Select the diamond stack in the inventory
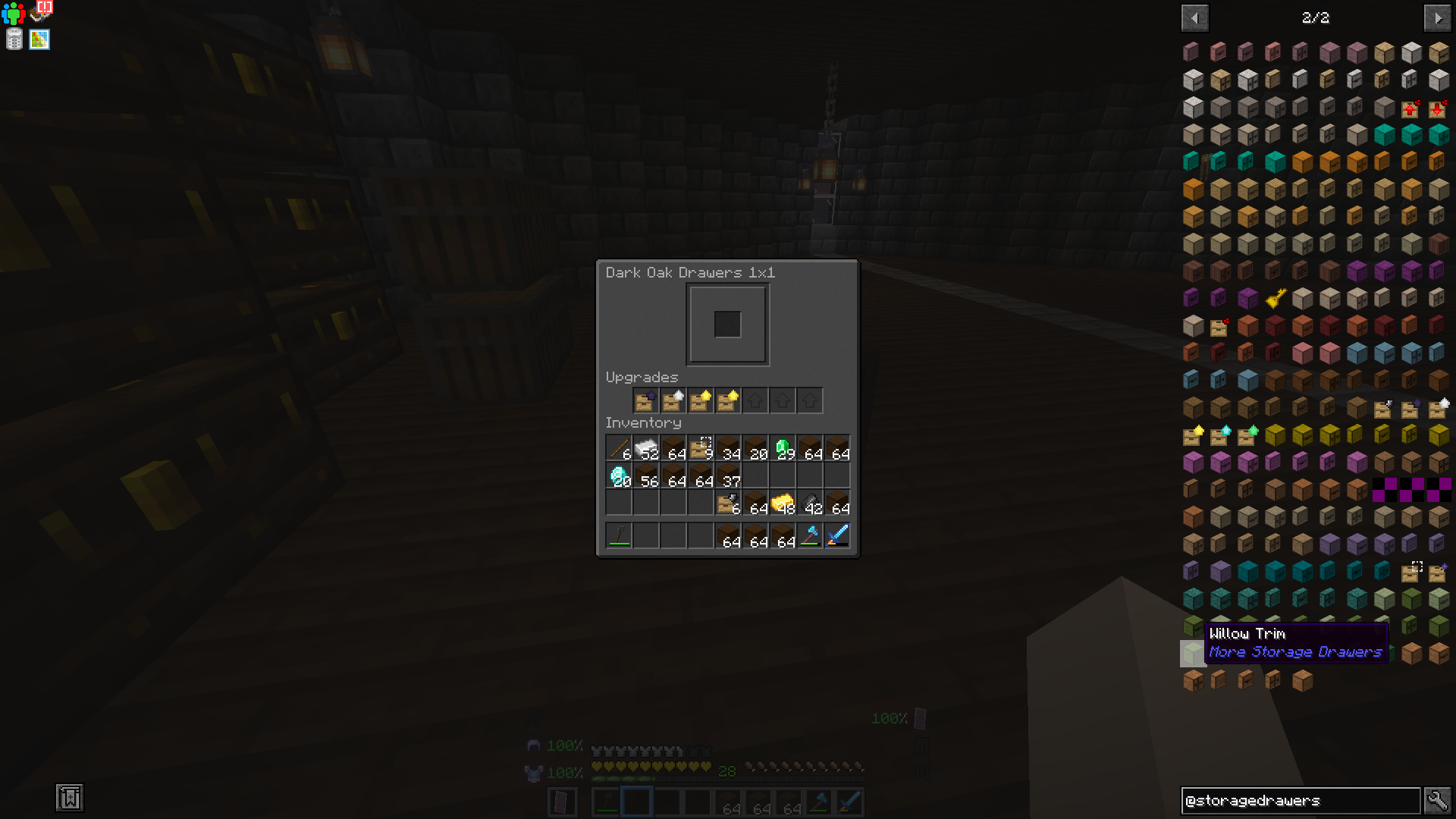The height and width of the screenshot is (819, 1456). click(619, 475)
